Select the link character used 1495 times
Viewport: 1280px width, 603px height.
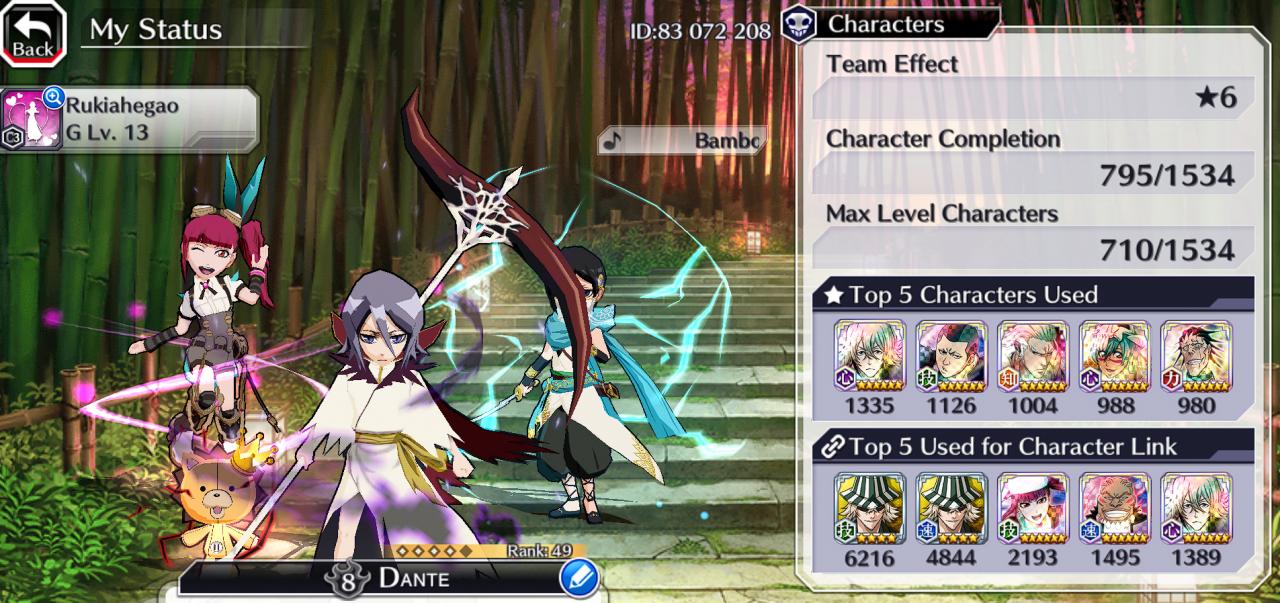click(1115, 509)
